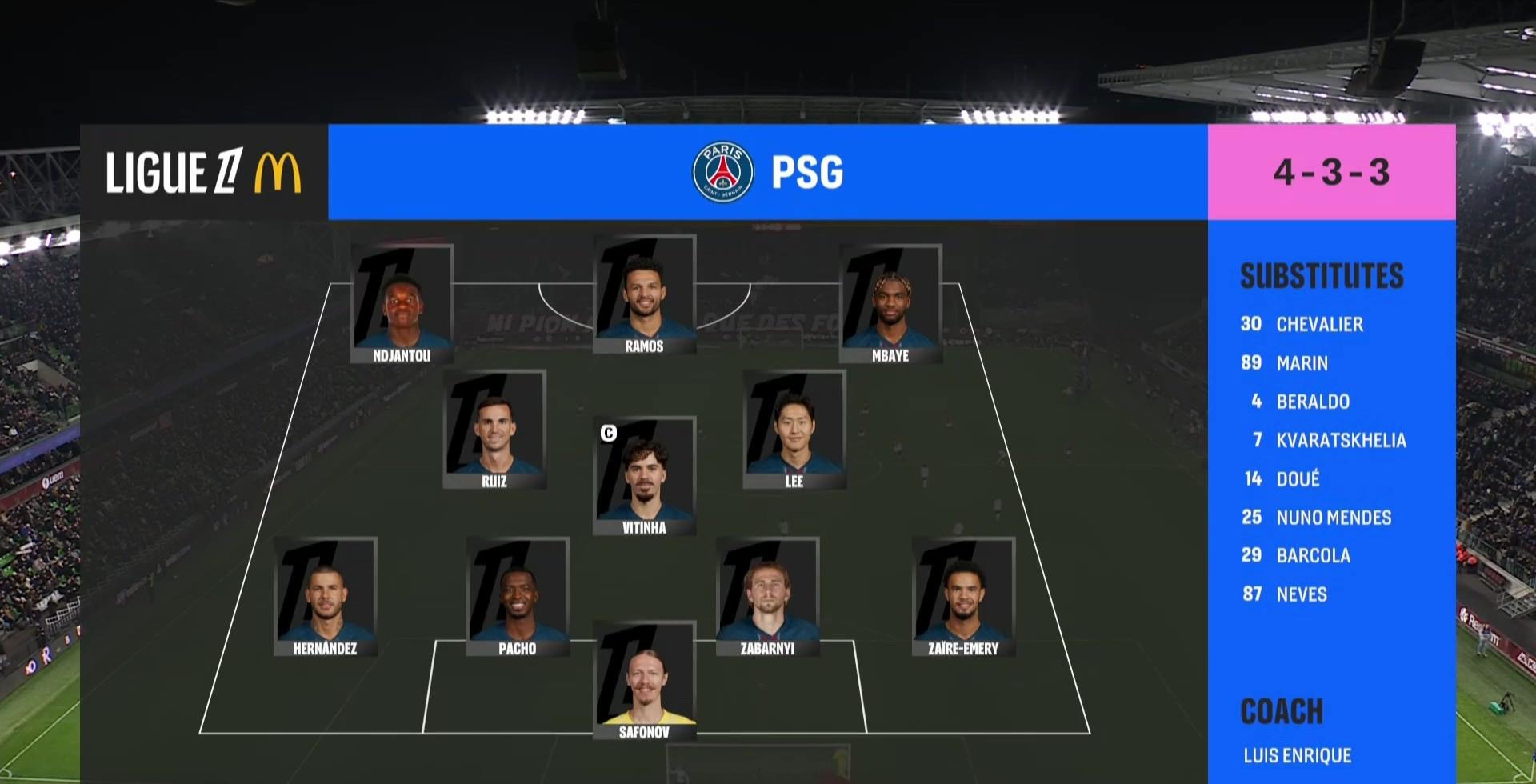Choose striker Ramos's portrait card
Viewport: 1536px width, 784px height.
click(x=644, y=294)
